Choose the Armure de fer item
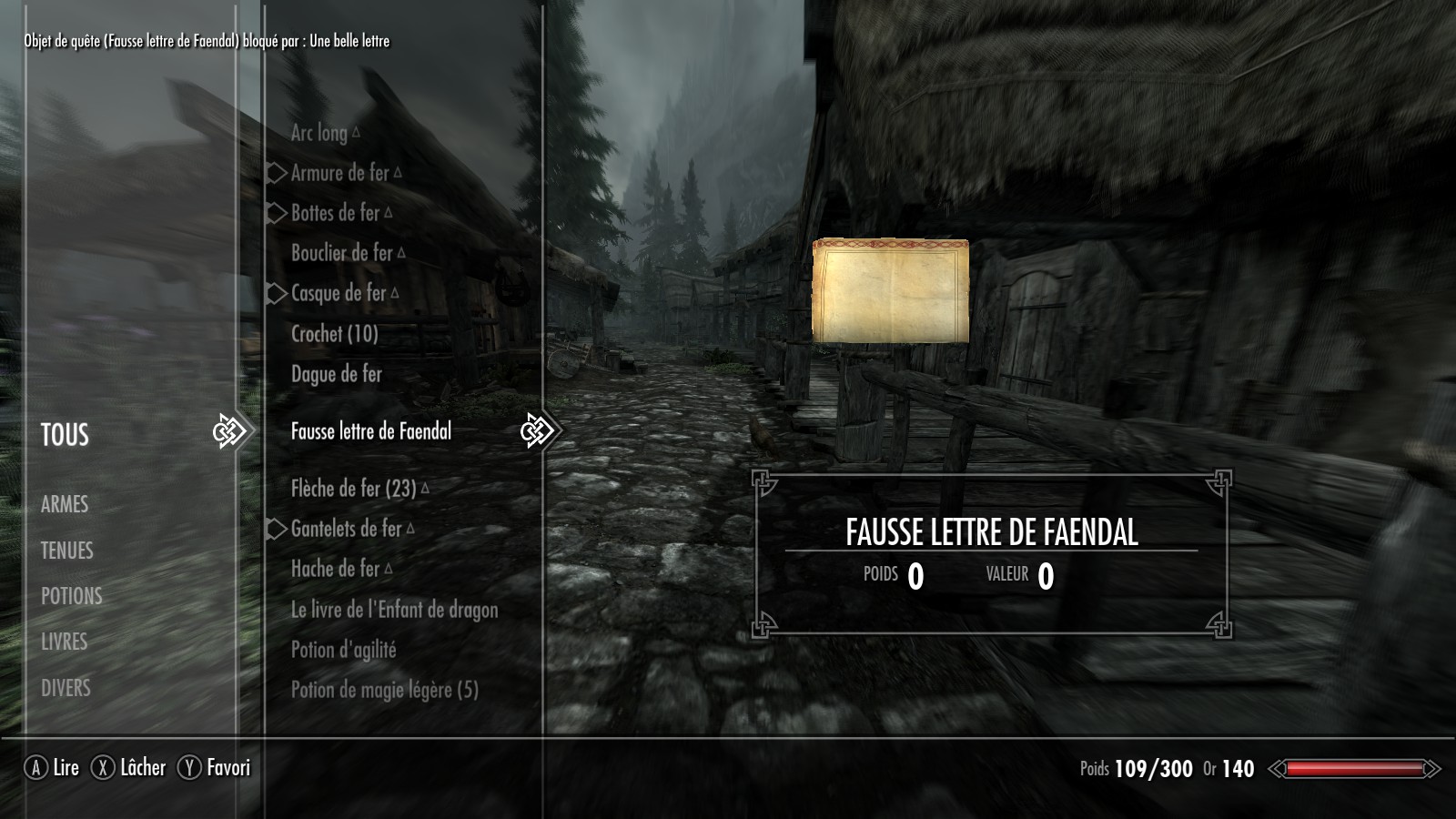Image resolution: width=1456 pixels, height=819 pixels. click(339, 173)
